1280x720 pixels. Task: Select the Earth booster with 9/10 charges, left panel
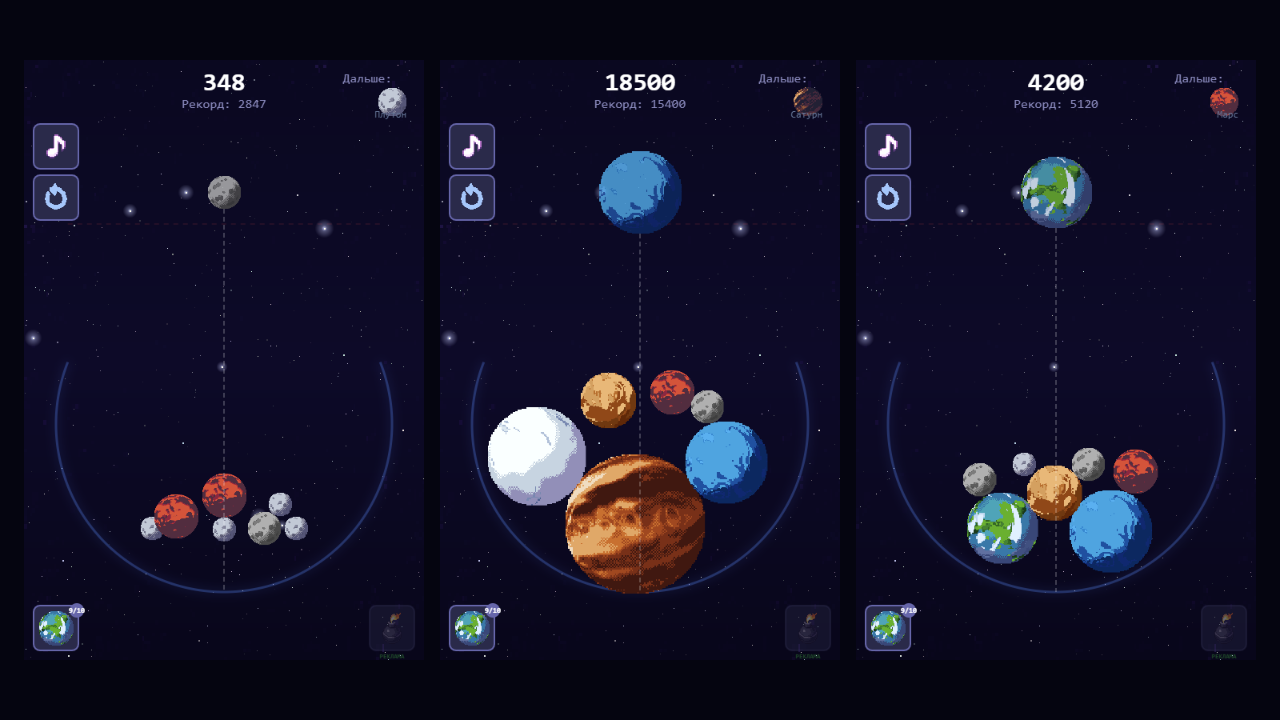[55, 628]
